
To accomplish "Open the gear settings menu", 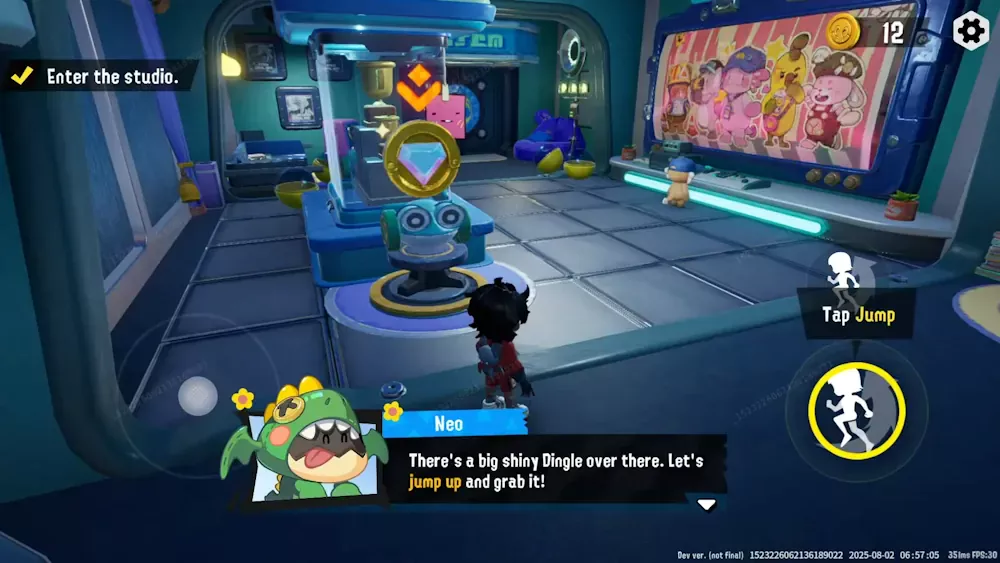I will click(x=971, y=31).
